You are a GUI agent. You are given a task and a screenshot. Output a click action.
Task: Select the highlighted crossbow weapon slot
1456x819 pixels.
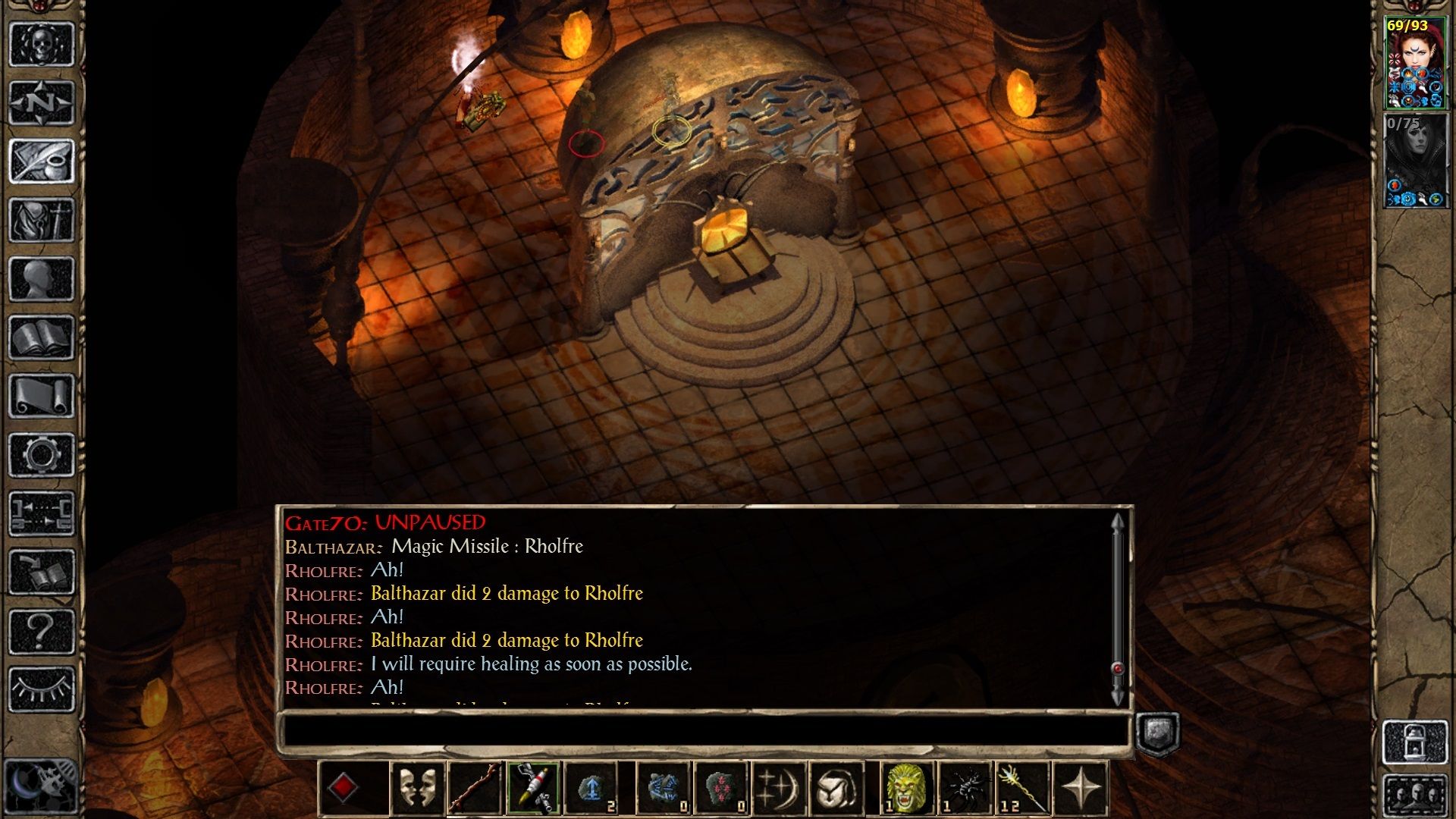tap(533, 788)
